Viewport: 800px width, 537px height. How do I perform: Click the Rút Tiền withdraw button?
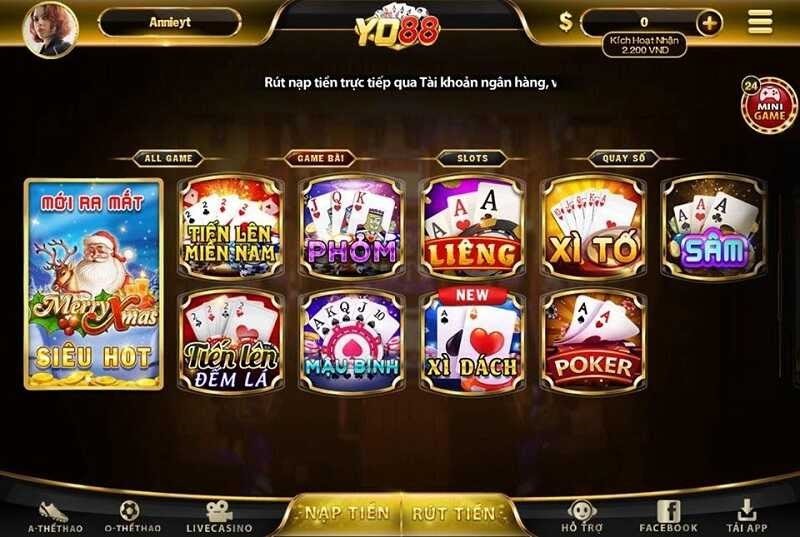pyautogui.click(x=453, y=513)
